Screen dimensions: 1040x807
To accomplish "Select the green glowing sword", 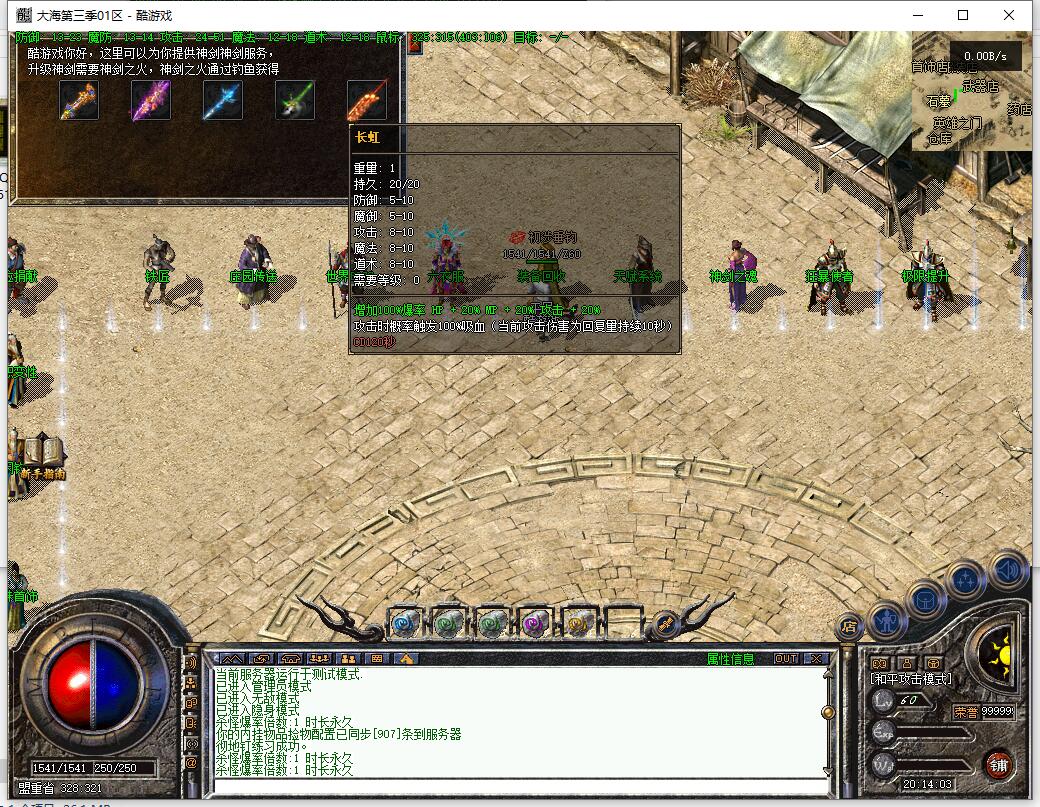I will [295, 100].
